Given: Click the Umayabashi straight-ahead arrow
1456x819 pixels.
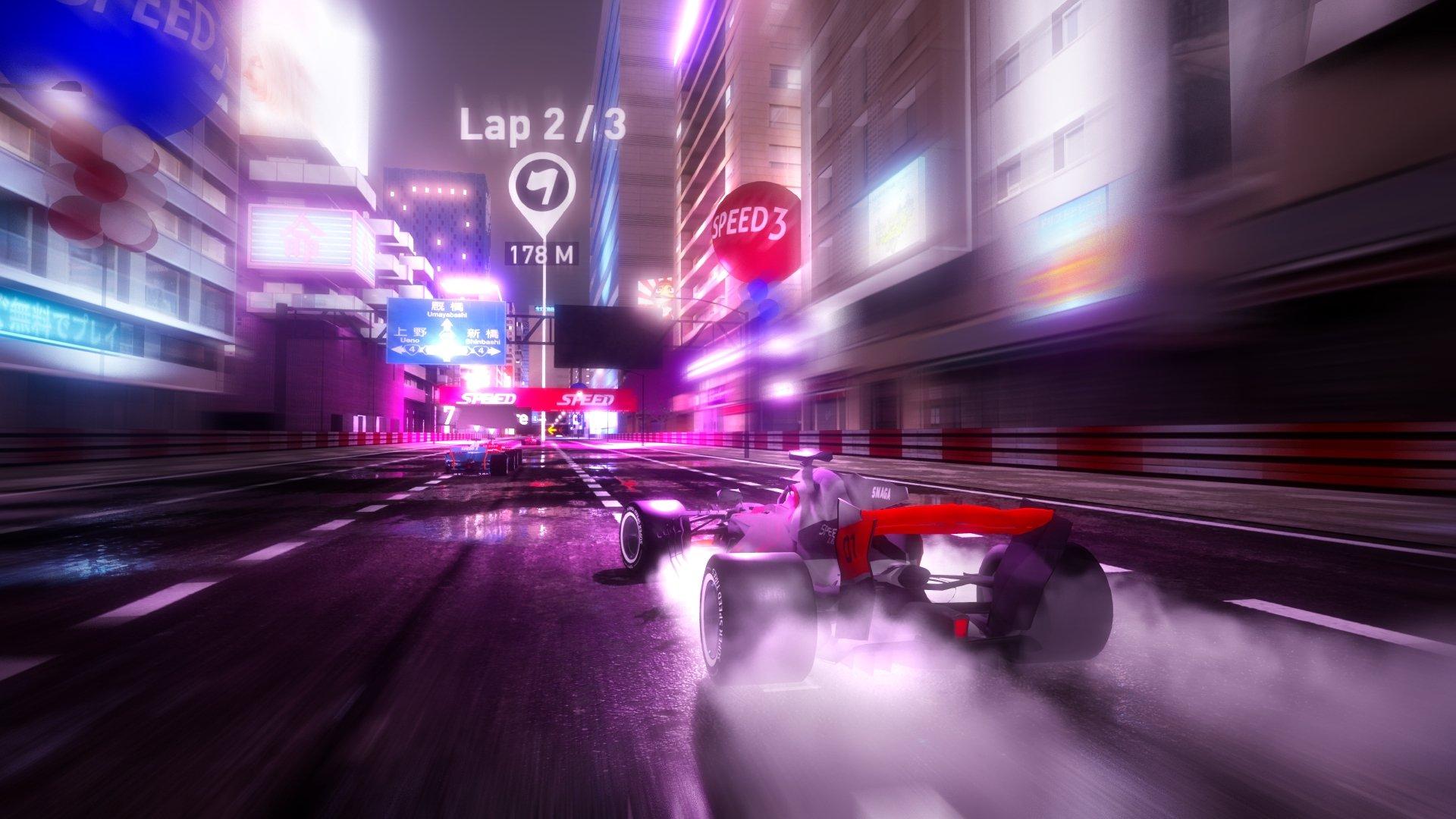Looking at the screenshot, I should click(447, 325).
